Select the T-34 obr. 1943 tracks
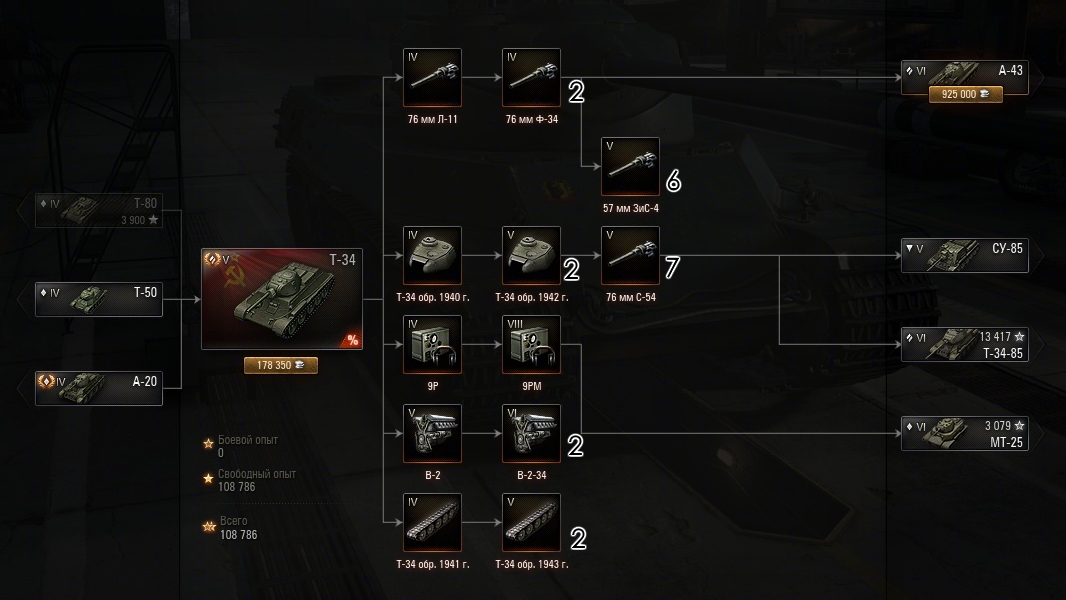 [531, 522]
